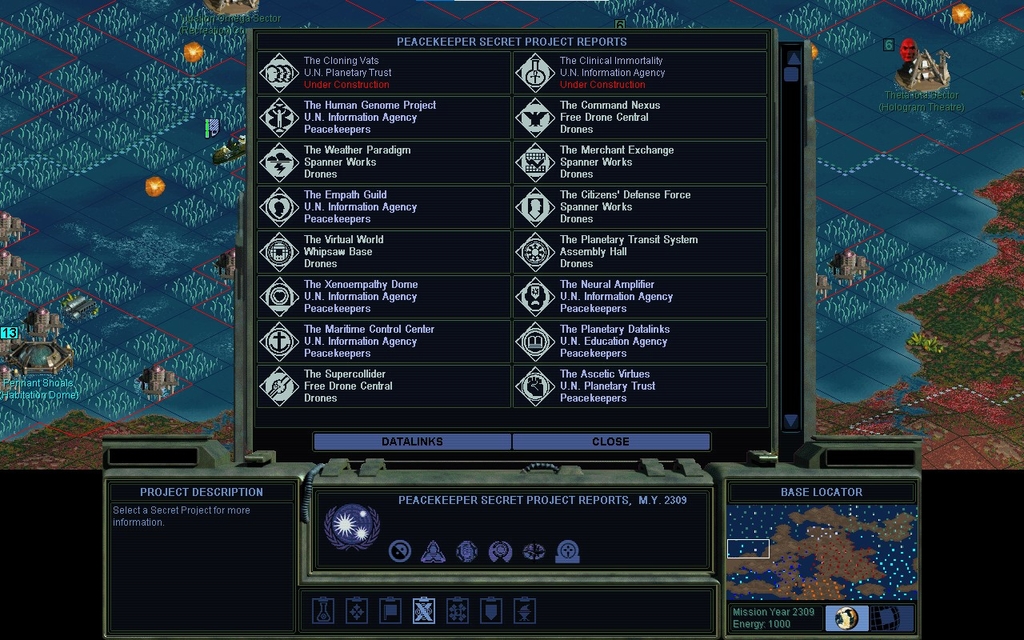Click the report list's down arrow
This screenshot has height=640, width=1024.
(x=791, y=421)
